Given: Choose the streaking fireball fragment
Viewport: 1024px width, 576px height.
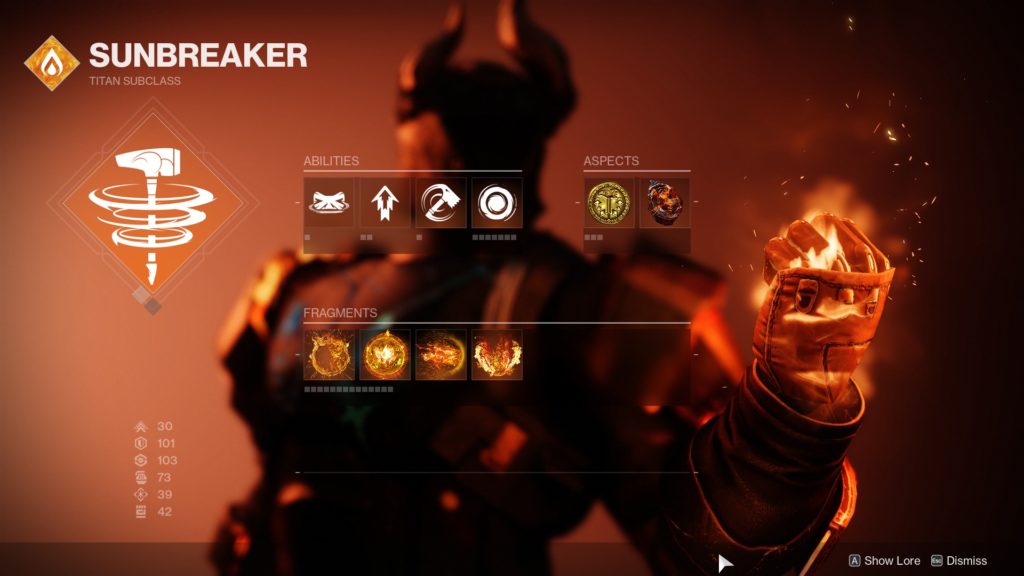Looking at the screenshot, I should point(441,355).
